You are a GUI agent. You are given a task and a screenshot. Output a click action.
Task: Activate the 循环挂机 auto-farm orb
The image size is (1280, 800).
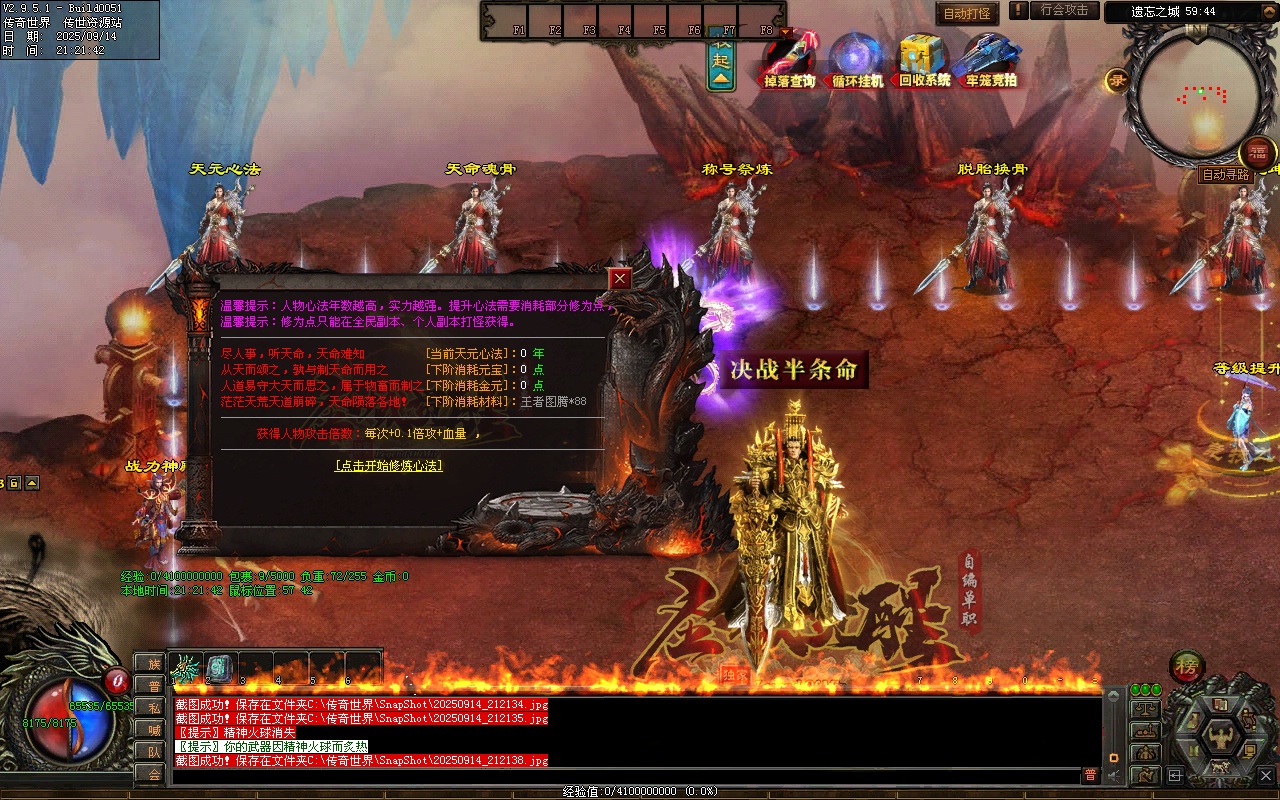tap(857, 60)
